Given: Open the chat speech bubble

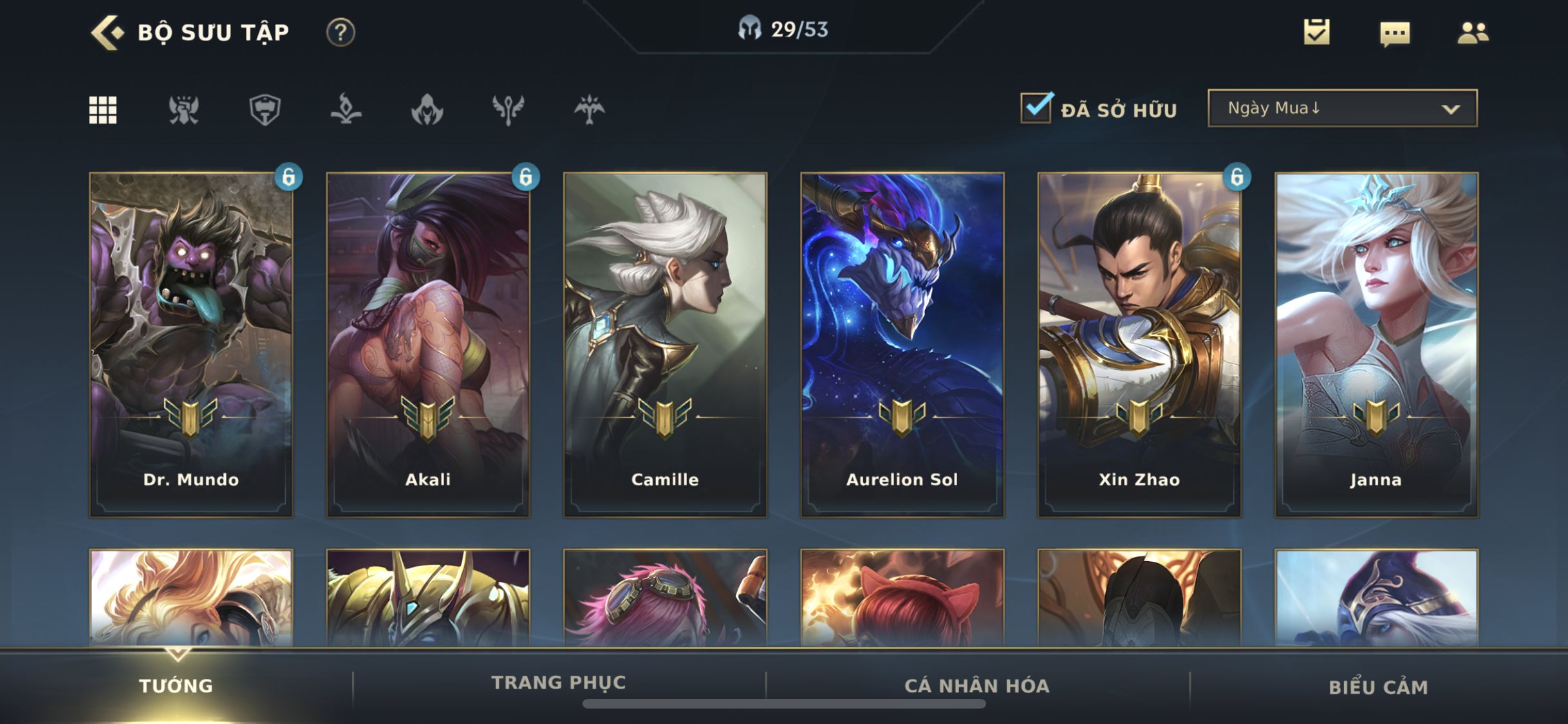Looking at the screenshot, I should click(1395, 33).
